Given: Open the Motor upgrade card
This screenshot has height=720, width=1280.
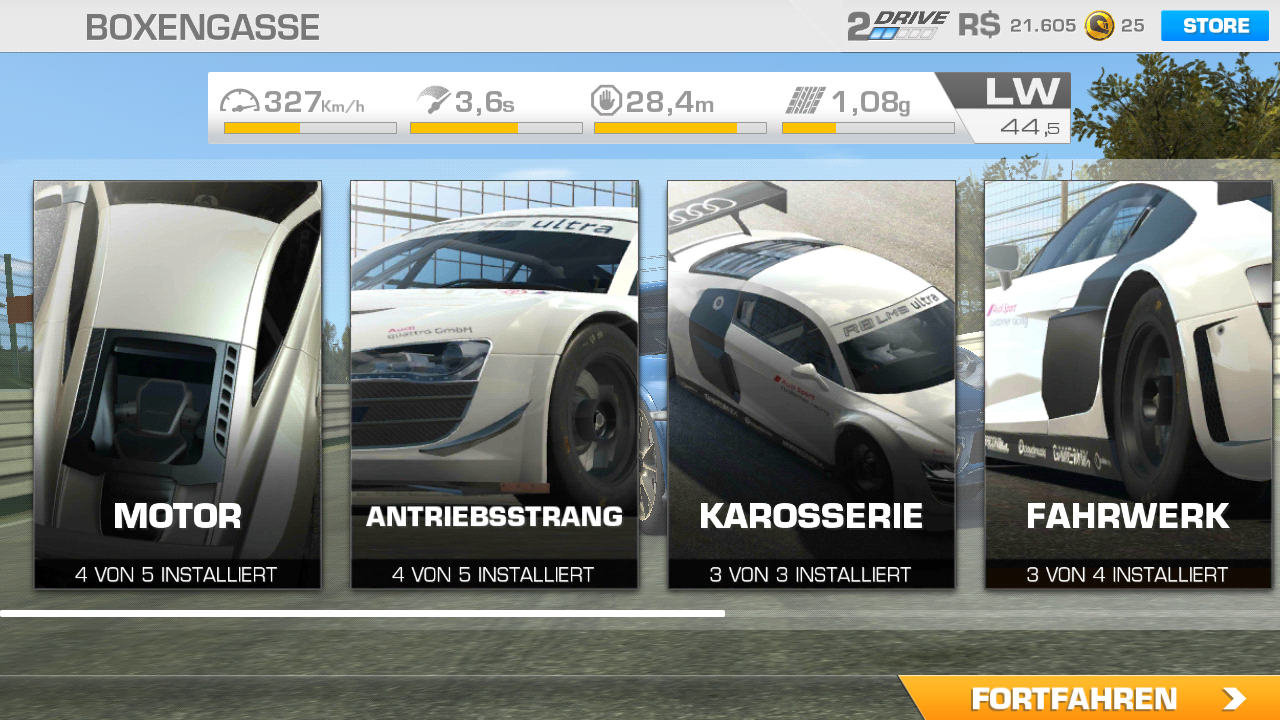Looking at the screenshot, I should click(177, 384).
